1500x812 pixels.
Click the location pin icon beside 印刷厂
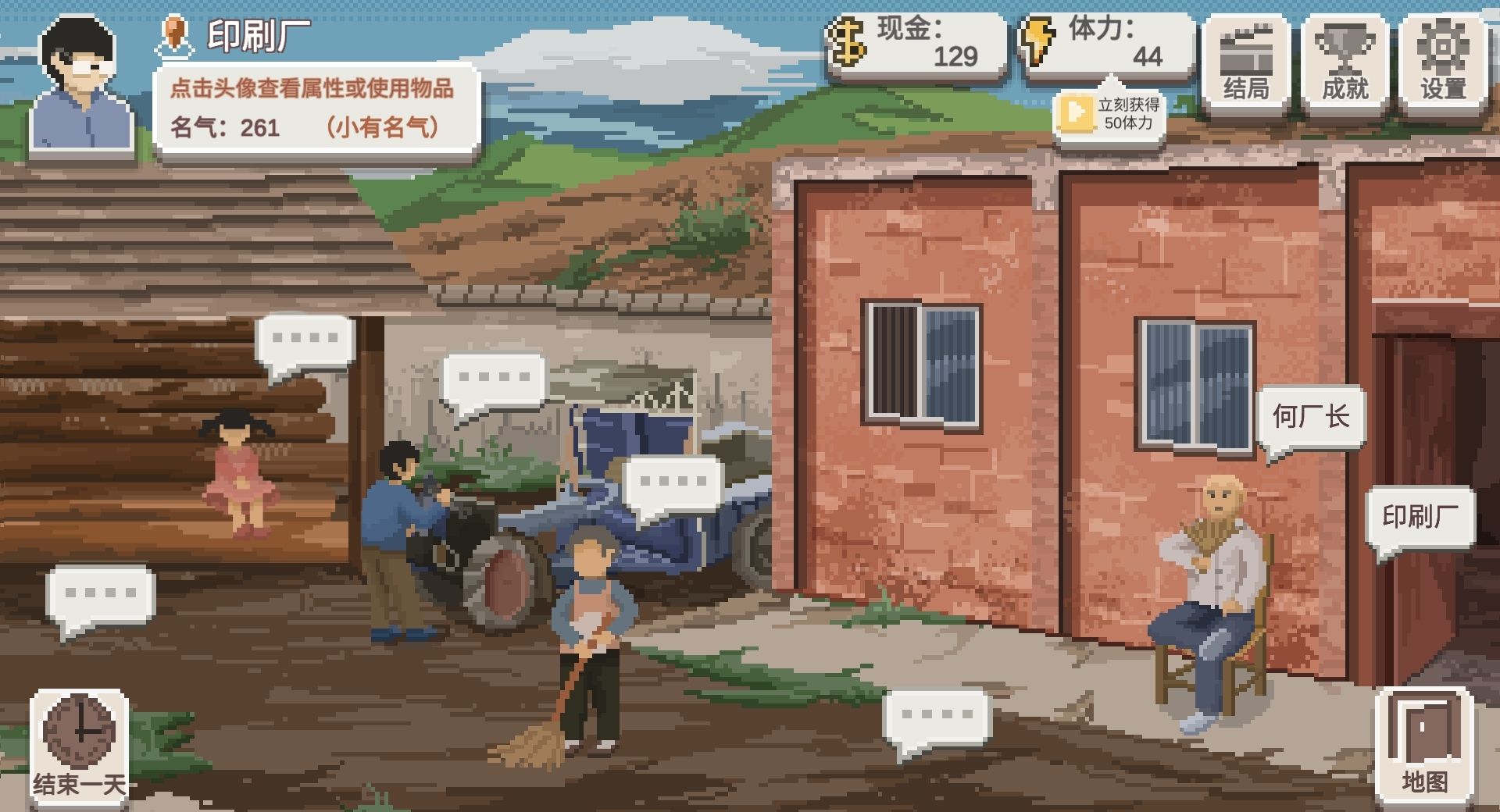pos(175,35)
